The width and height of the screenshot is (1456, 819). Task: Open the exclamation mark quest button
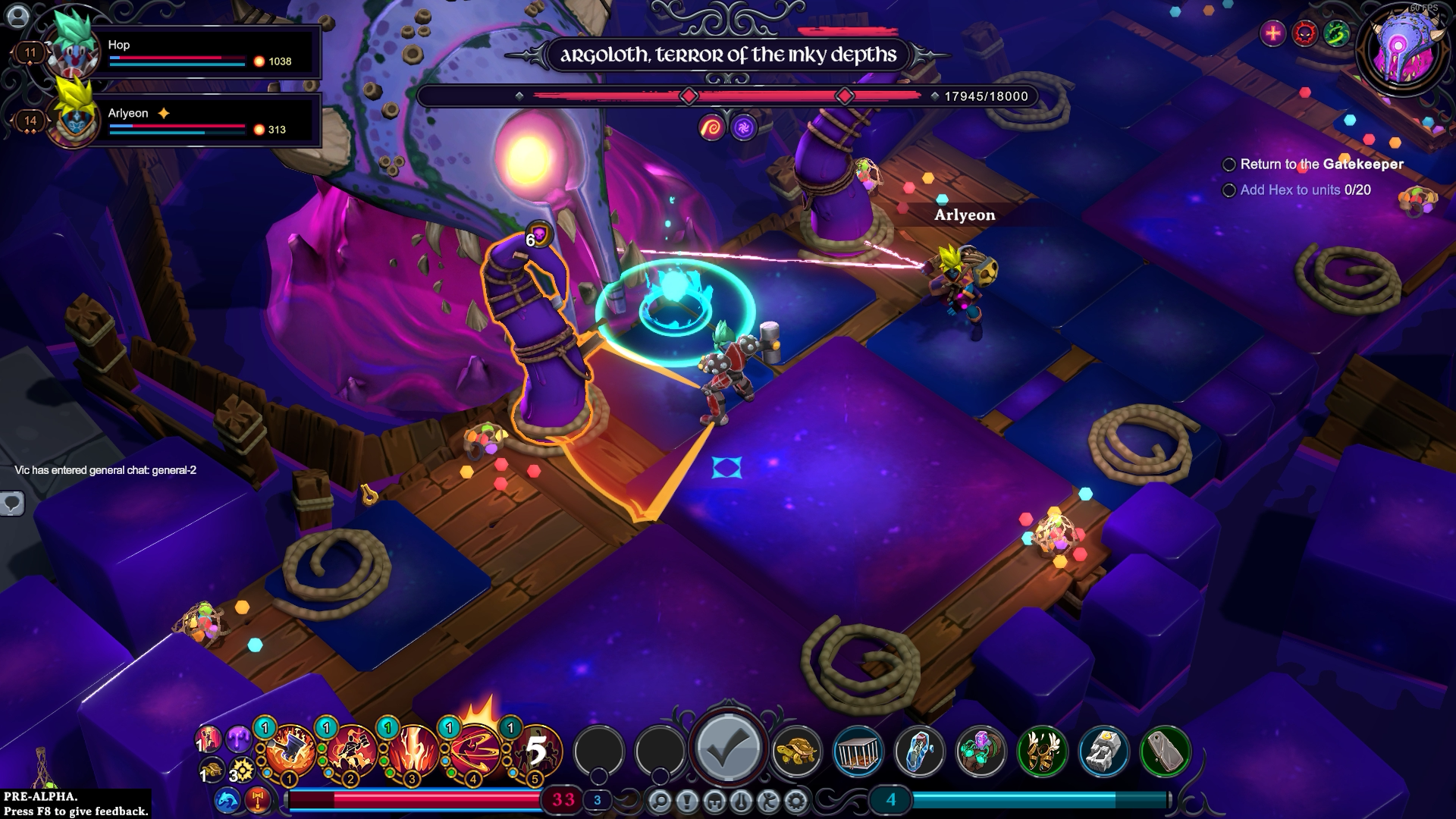point(687,800)
